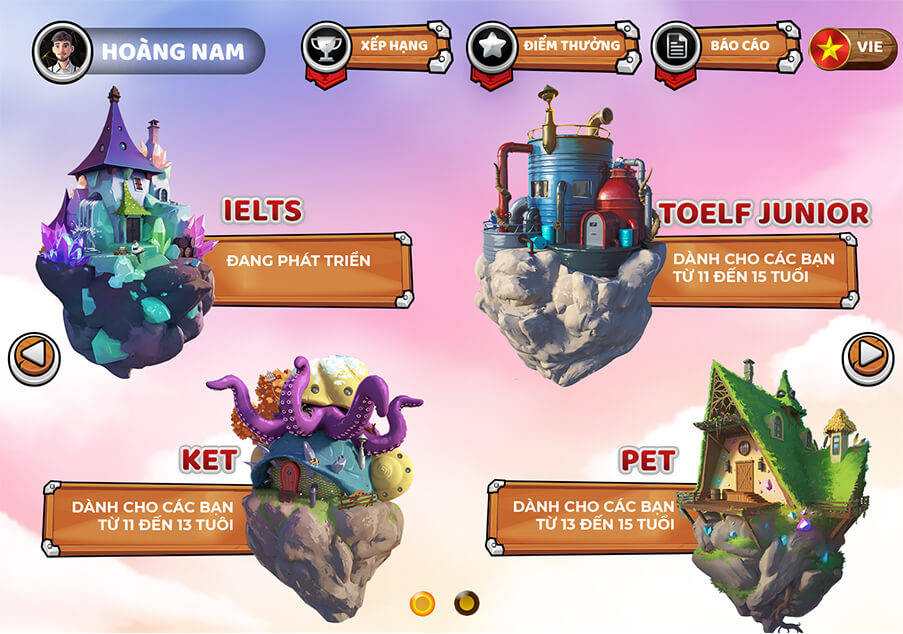The image size is (903, 634).
Task: View the Điểm Thưởng reward points
Action: pos(552,47)
